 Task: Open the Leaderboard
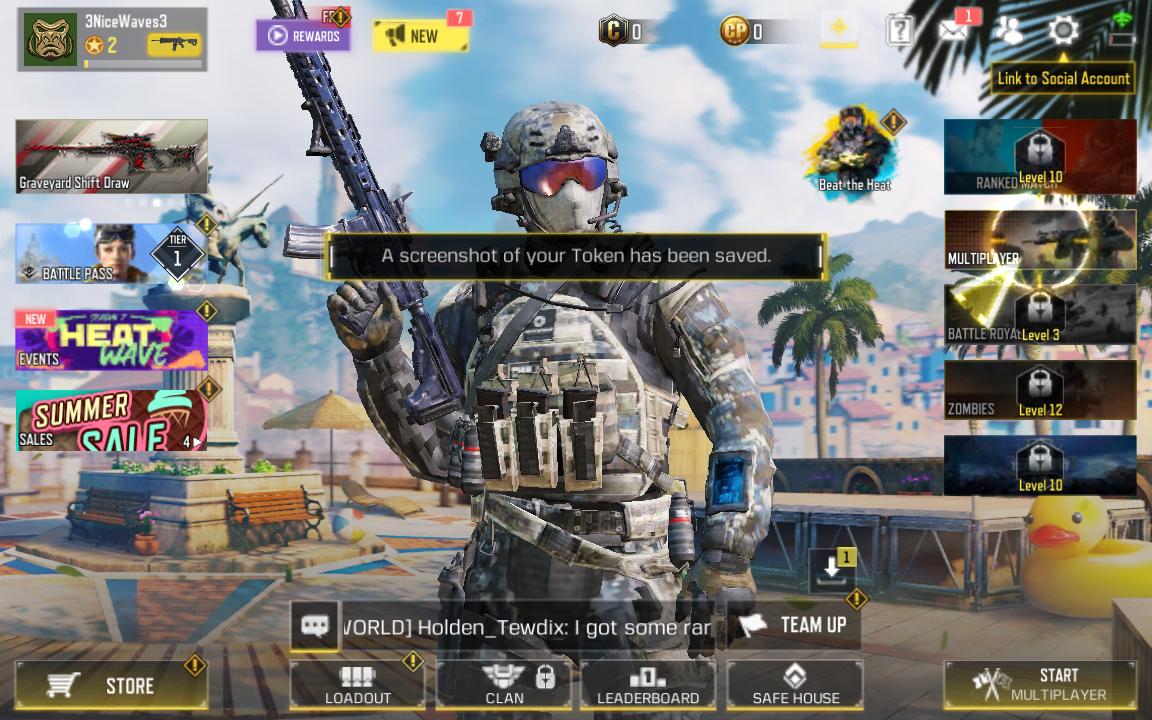click(x=648, y=685)
